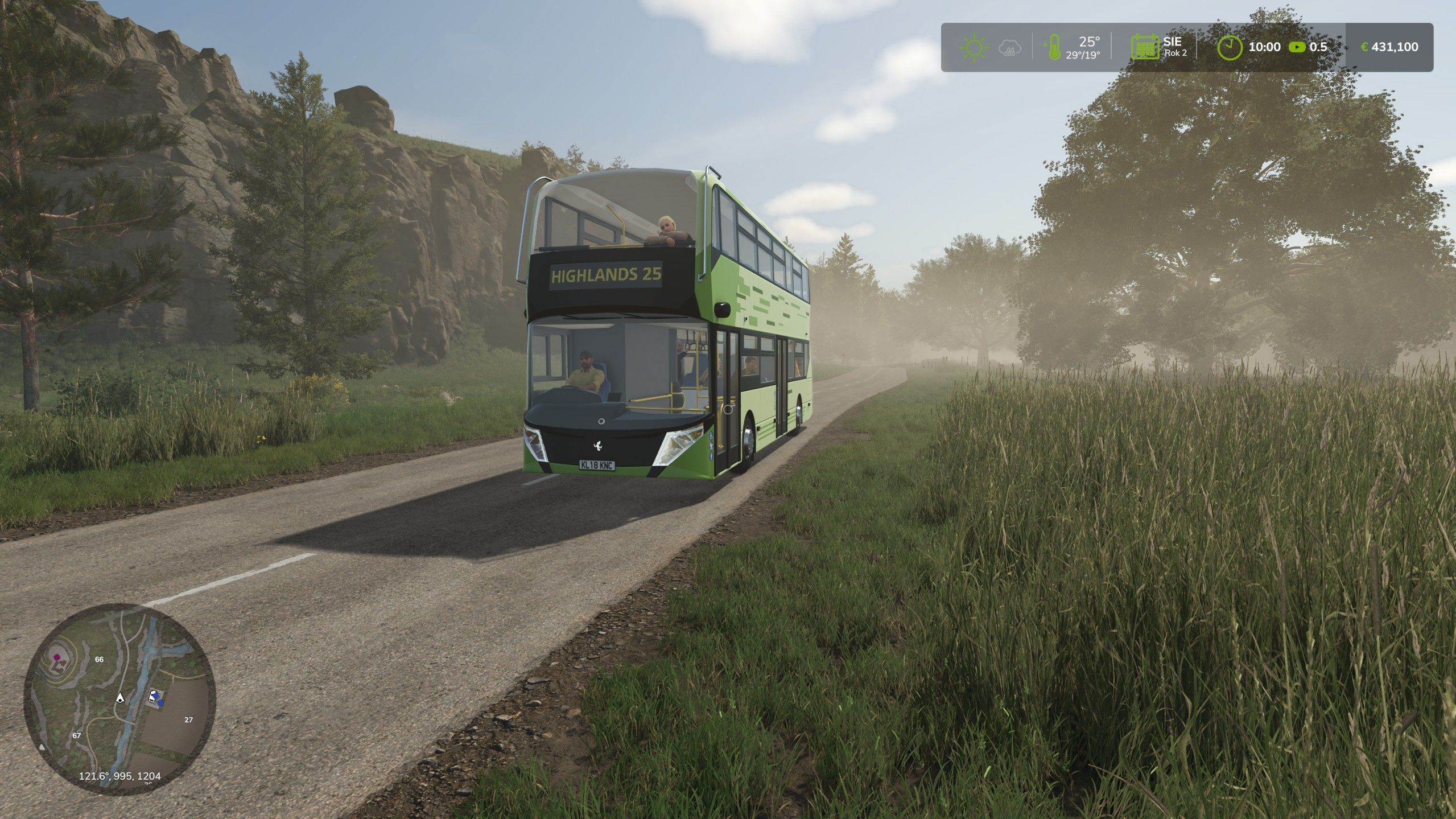Select field 66 on the minimap

click(100, 659)
